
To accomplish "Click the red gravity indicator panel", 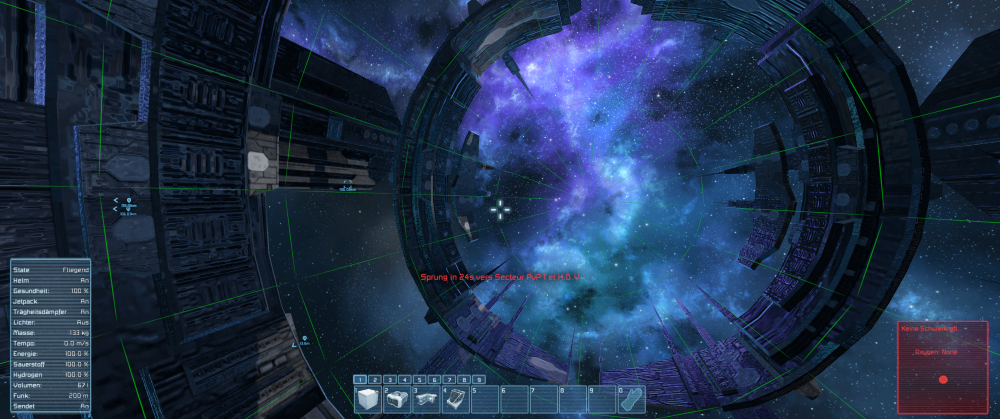I will pyautogui.click(x=942, y=367).
